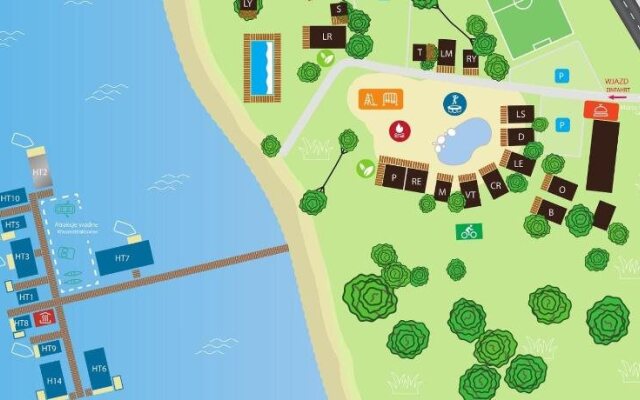Select floating house HT7
The image size is (640, 400).
tap(123, 259)
